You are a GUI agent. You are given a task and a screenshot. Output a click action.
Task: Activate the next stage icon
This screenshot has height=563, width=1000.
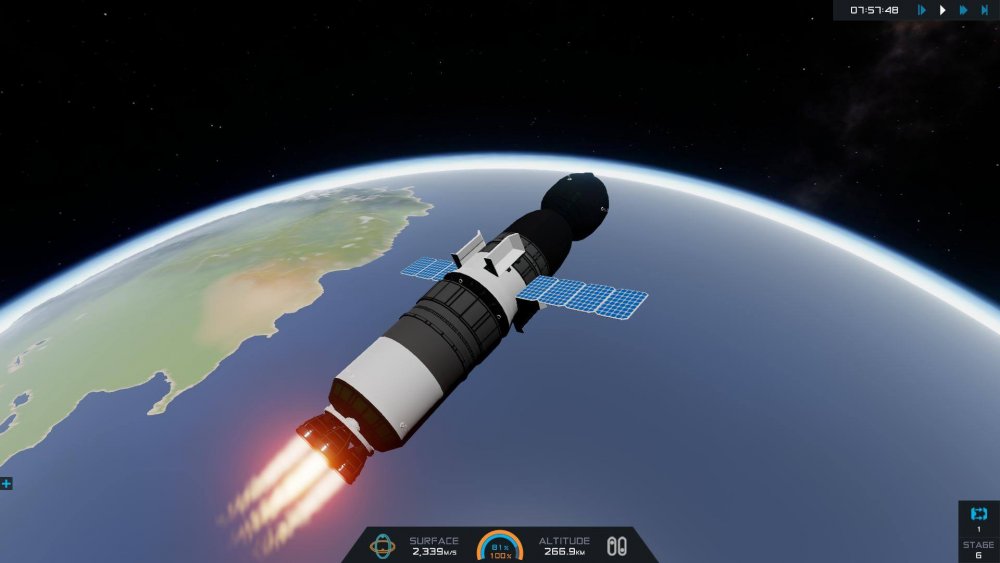coord(978,514)
